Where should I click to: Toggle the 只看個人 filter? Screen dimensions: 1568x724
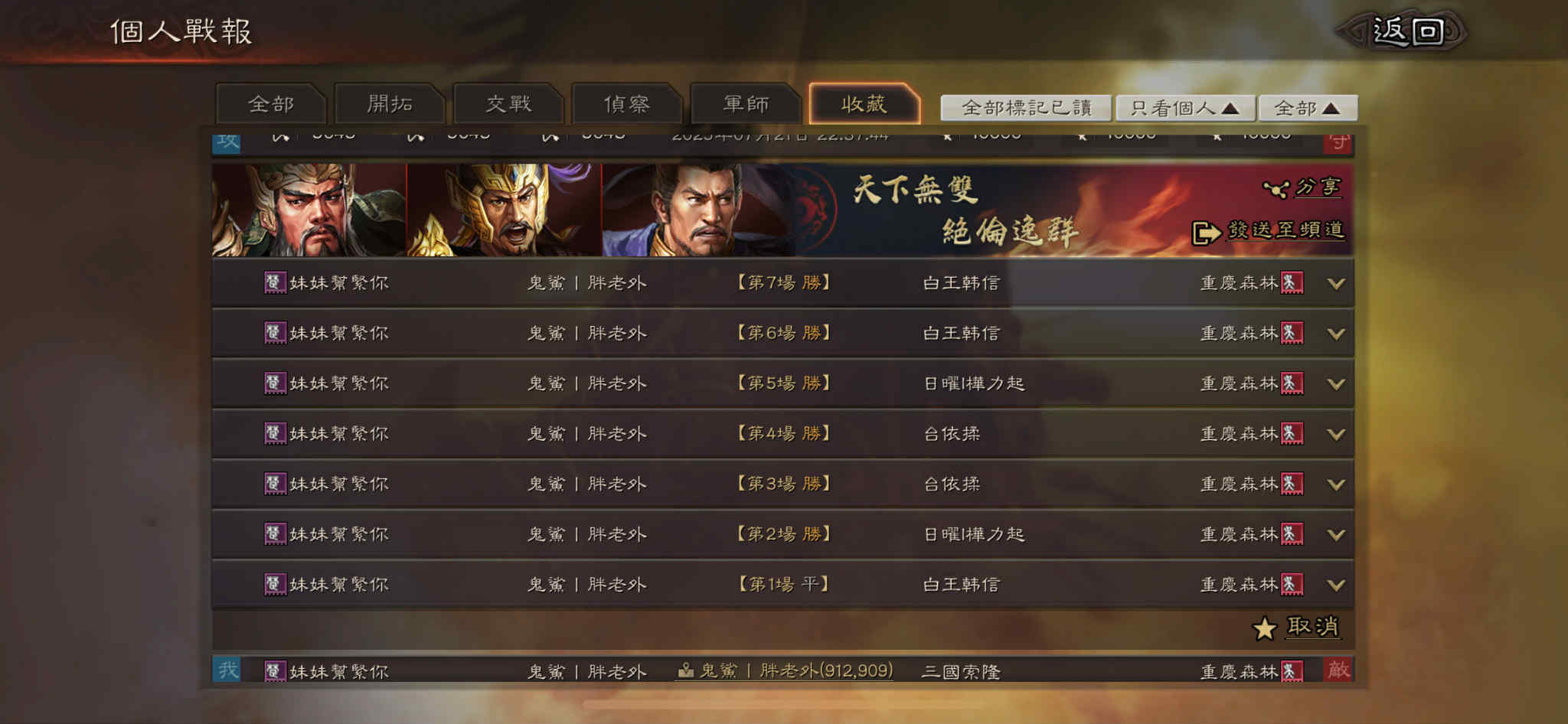1187,108
